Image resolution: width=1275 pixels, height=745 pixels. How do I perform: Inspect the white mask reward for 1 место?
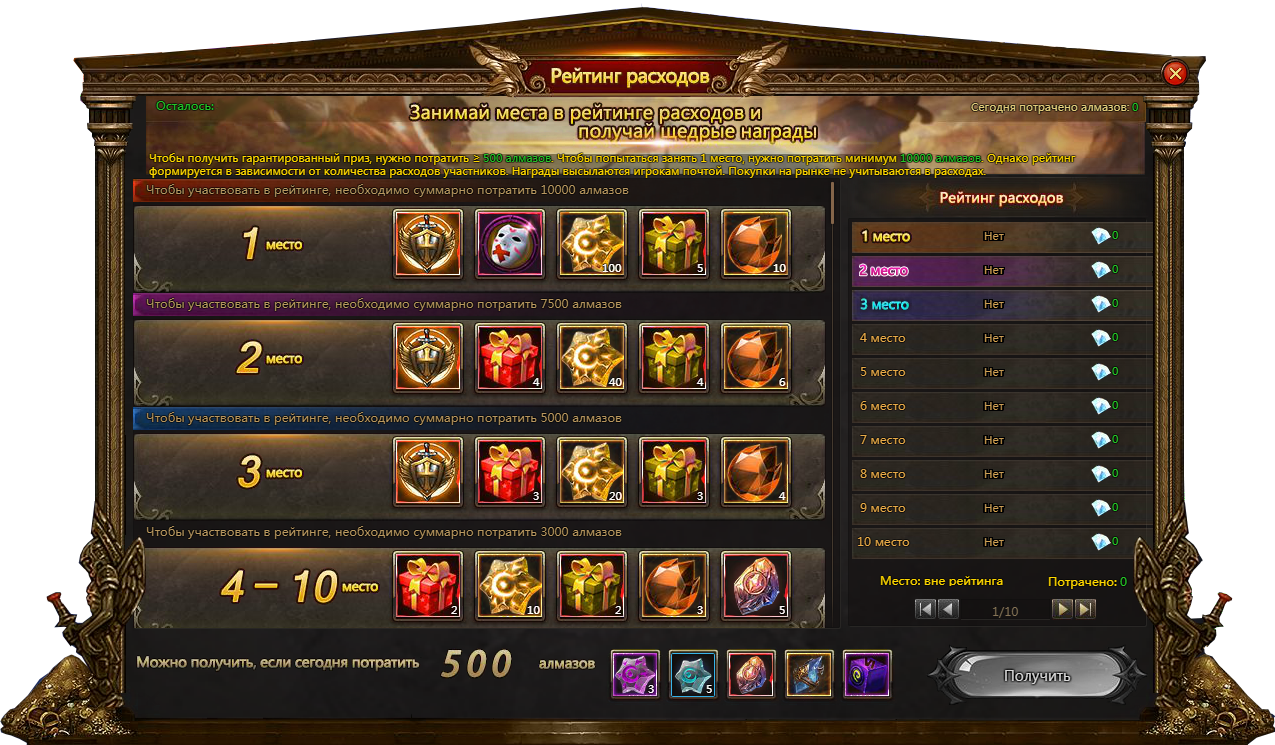click(510, 243)
